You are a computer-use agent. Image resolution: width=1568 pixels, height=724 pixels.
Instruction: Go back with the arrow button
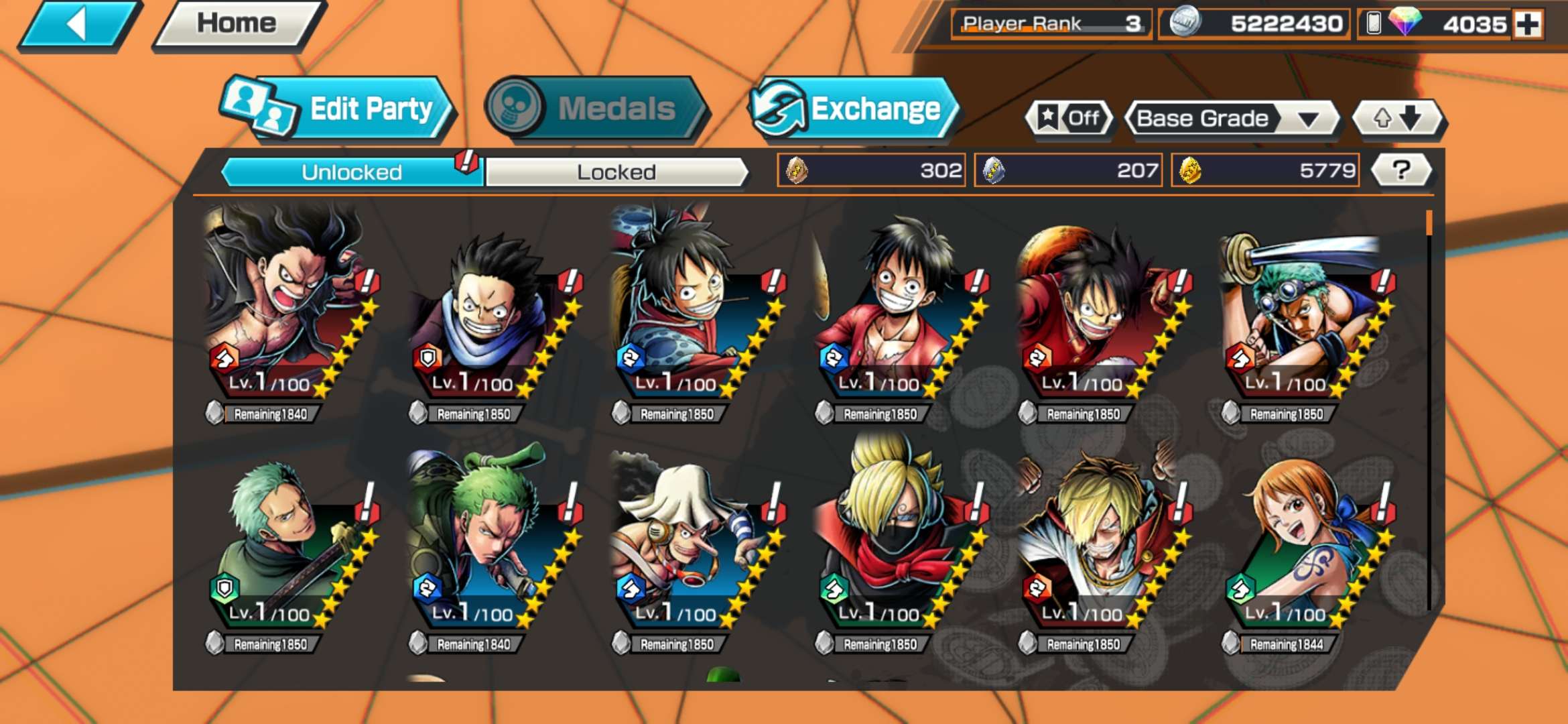coord(79,25)
